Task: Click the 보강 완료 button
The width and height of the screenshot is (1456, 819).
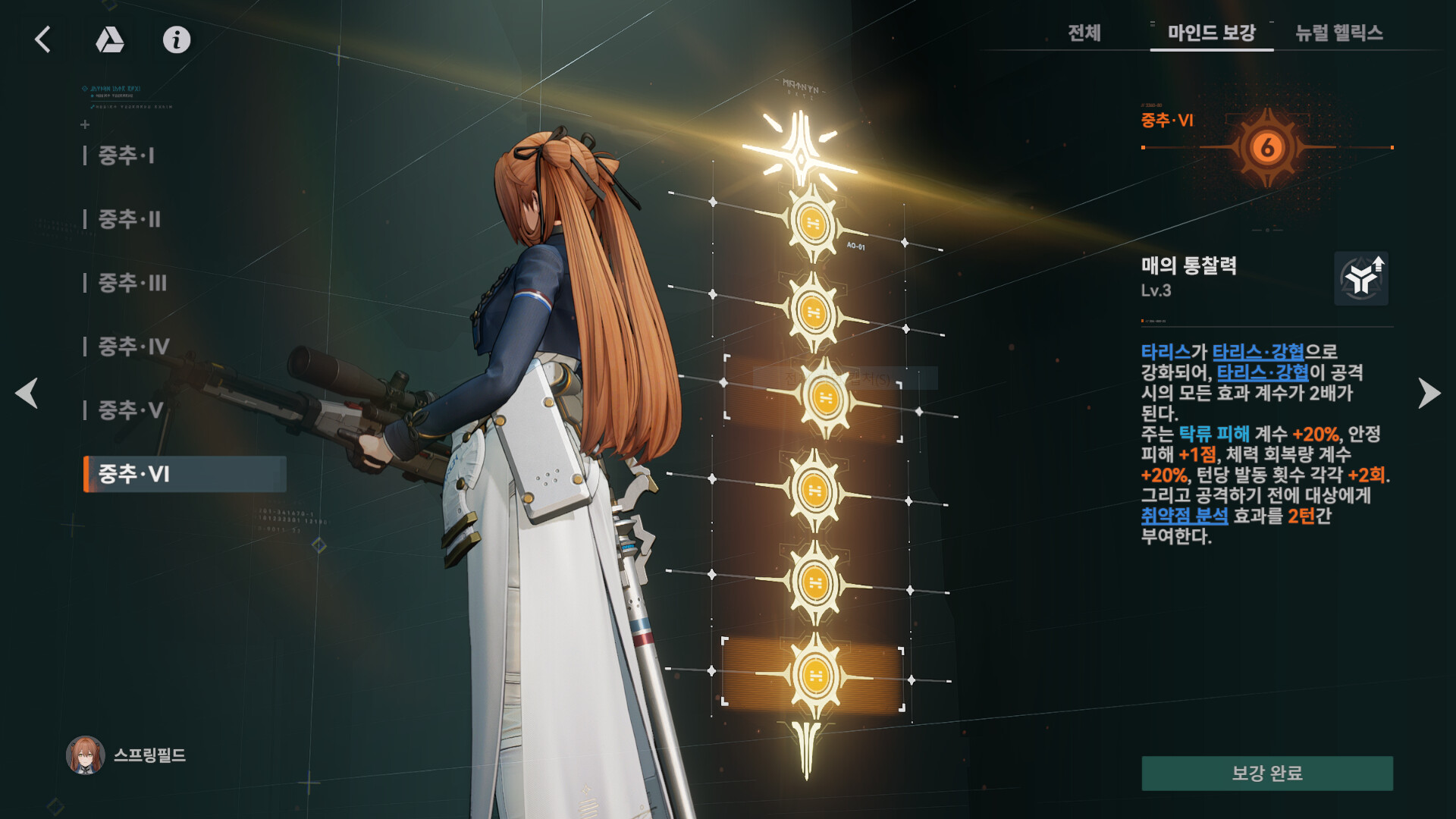Action: (1266, 773)
